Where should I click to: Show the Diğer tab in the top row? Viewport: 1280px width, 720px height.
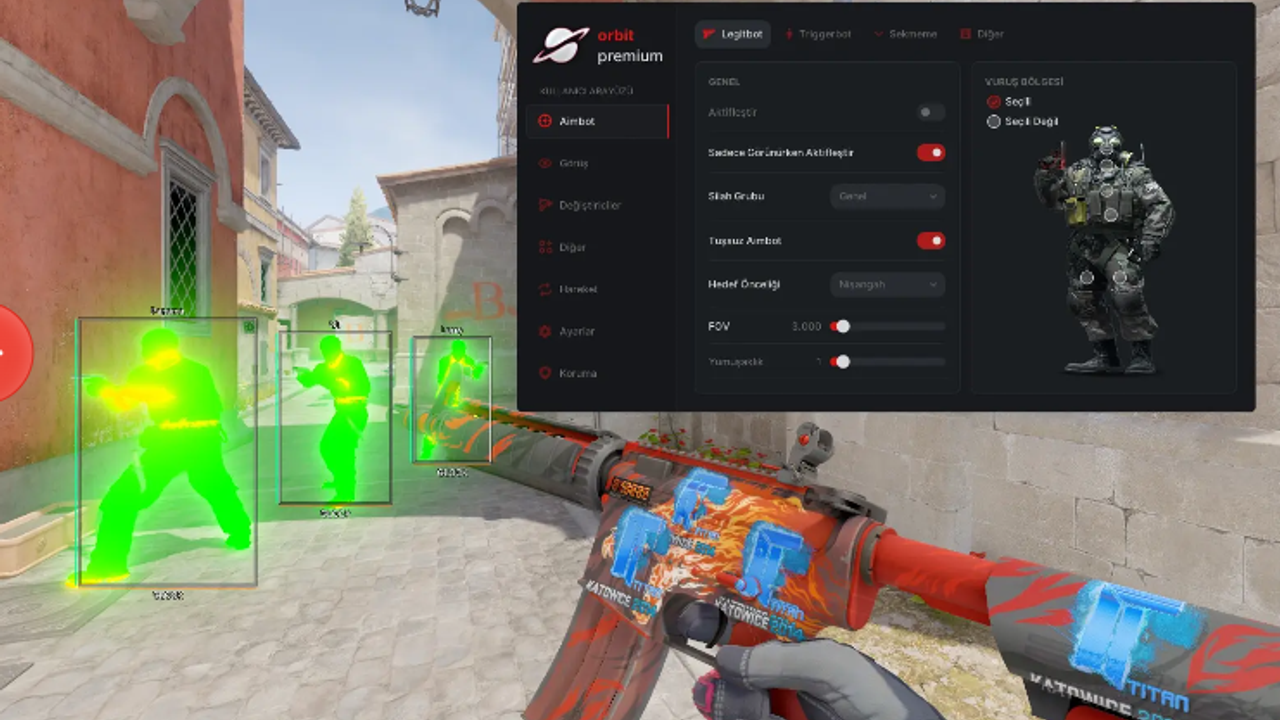(x=982, y=34)
